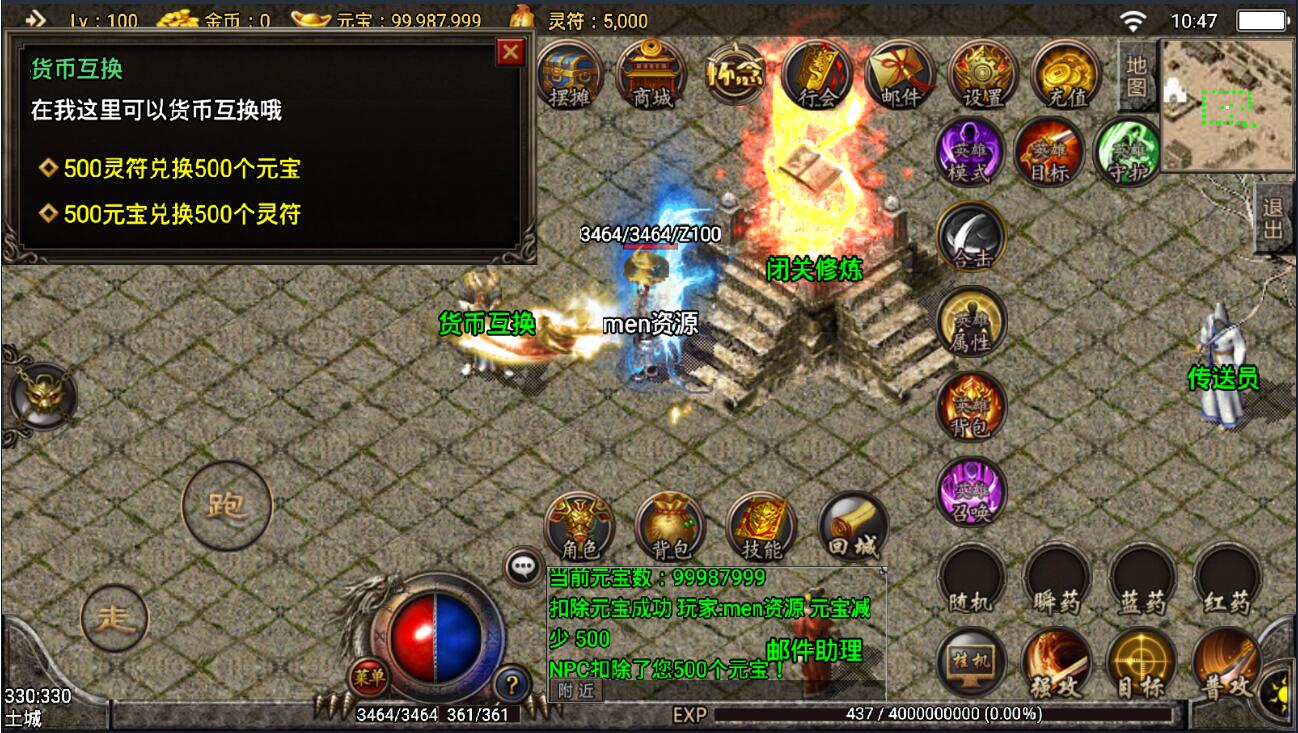Open the 行会 guild menu
The width and height of the screenshot is (1298, 733).
(x=817, y=74)
